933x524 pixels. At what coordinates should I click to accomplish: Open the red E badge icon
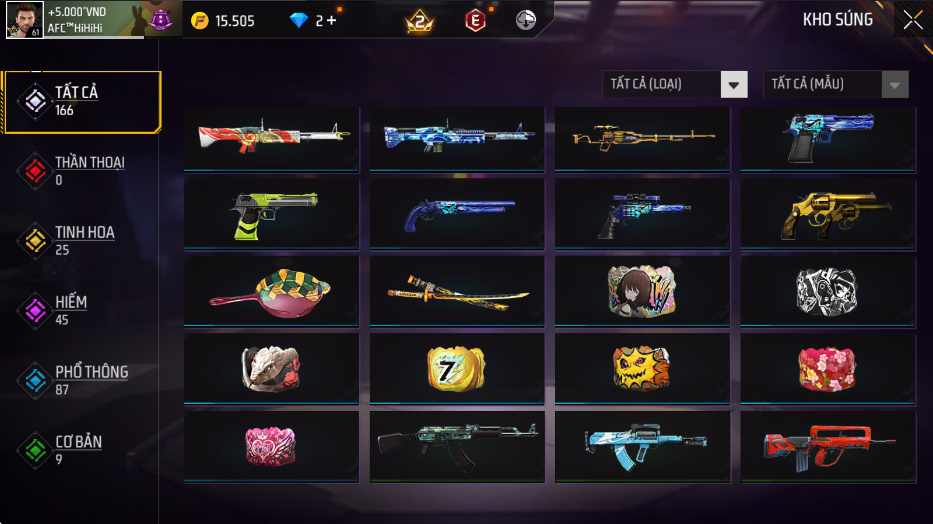(x=476, y=20)
